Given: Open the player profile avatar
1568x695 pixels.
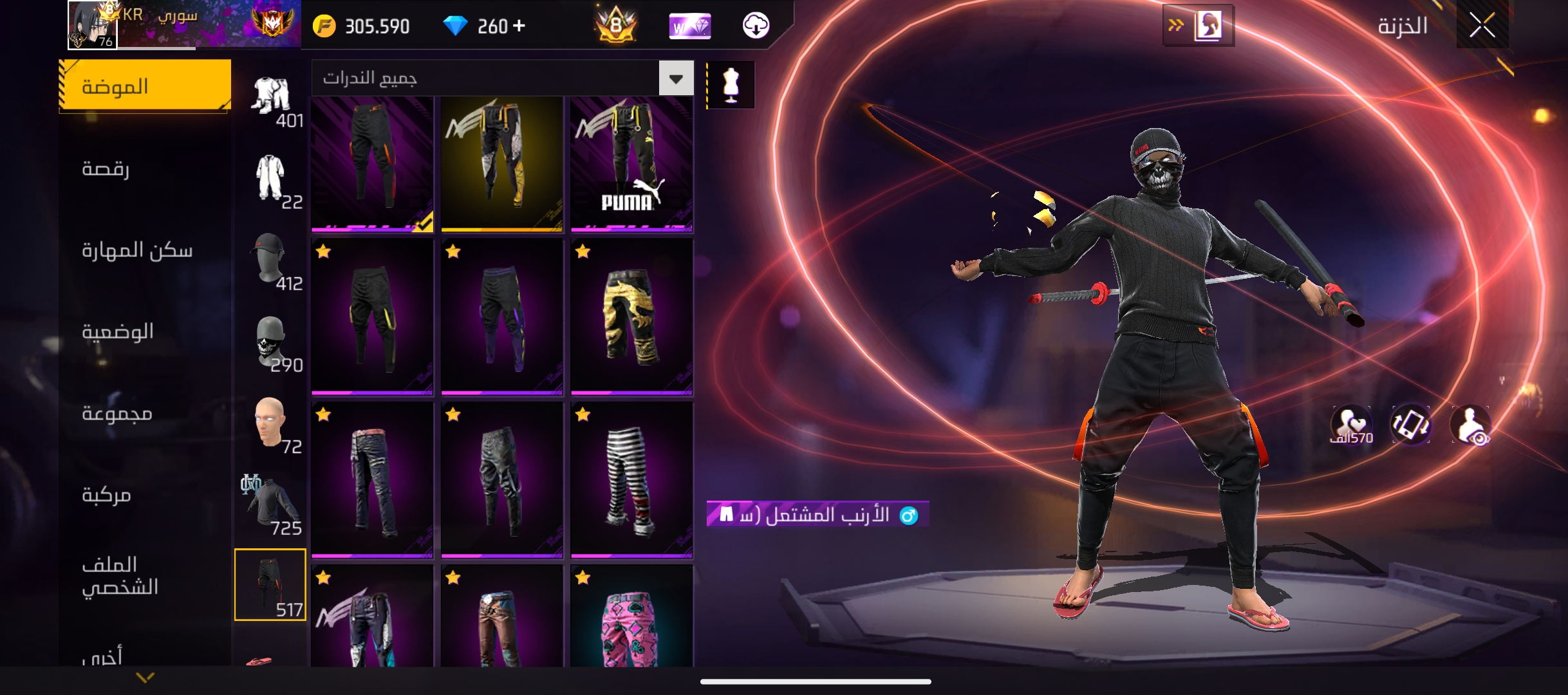Looking at the screenshot, I should [x=92, y=25].
